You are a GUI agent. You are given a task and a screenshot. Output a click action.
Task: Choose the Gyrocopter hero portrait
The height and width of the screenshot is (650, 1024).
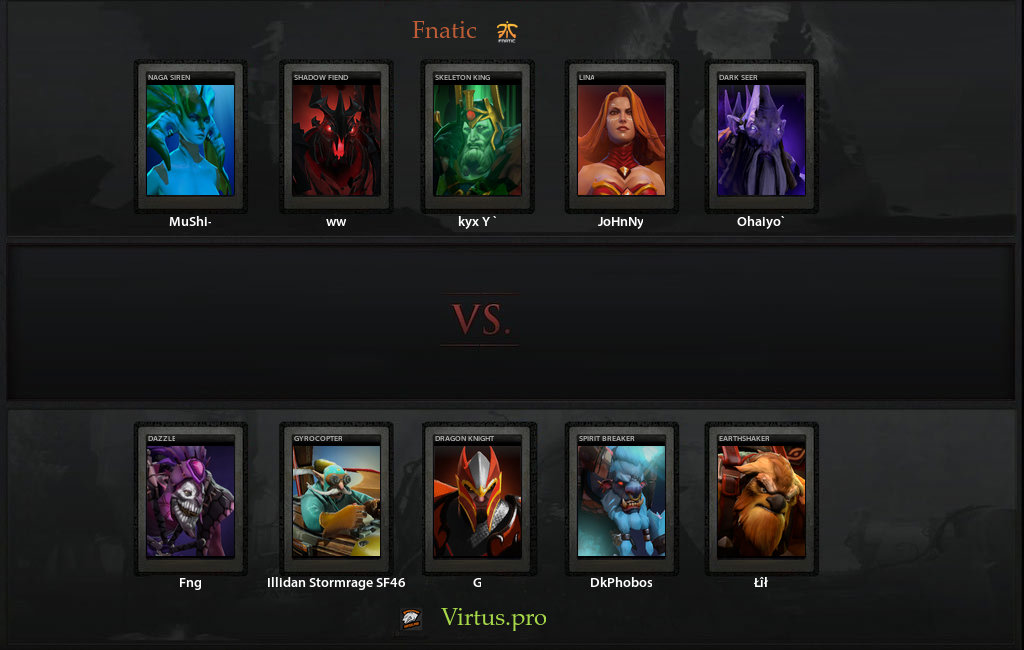(336, 500)
